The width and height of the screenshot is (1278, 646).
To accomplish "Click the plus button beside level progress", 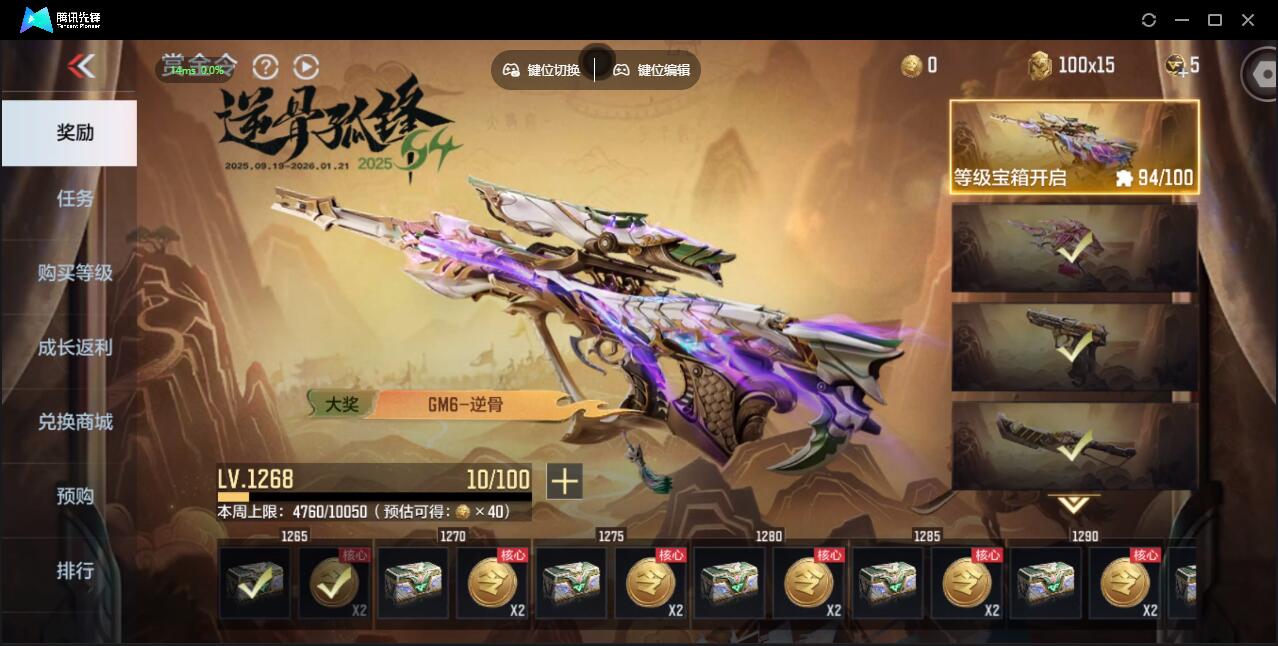I will (x=564, y=481).
